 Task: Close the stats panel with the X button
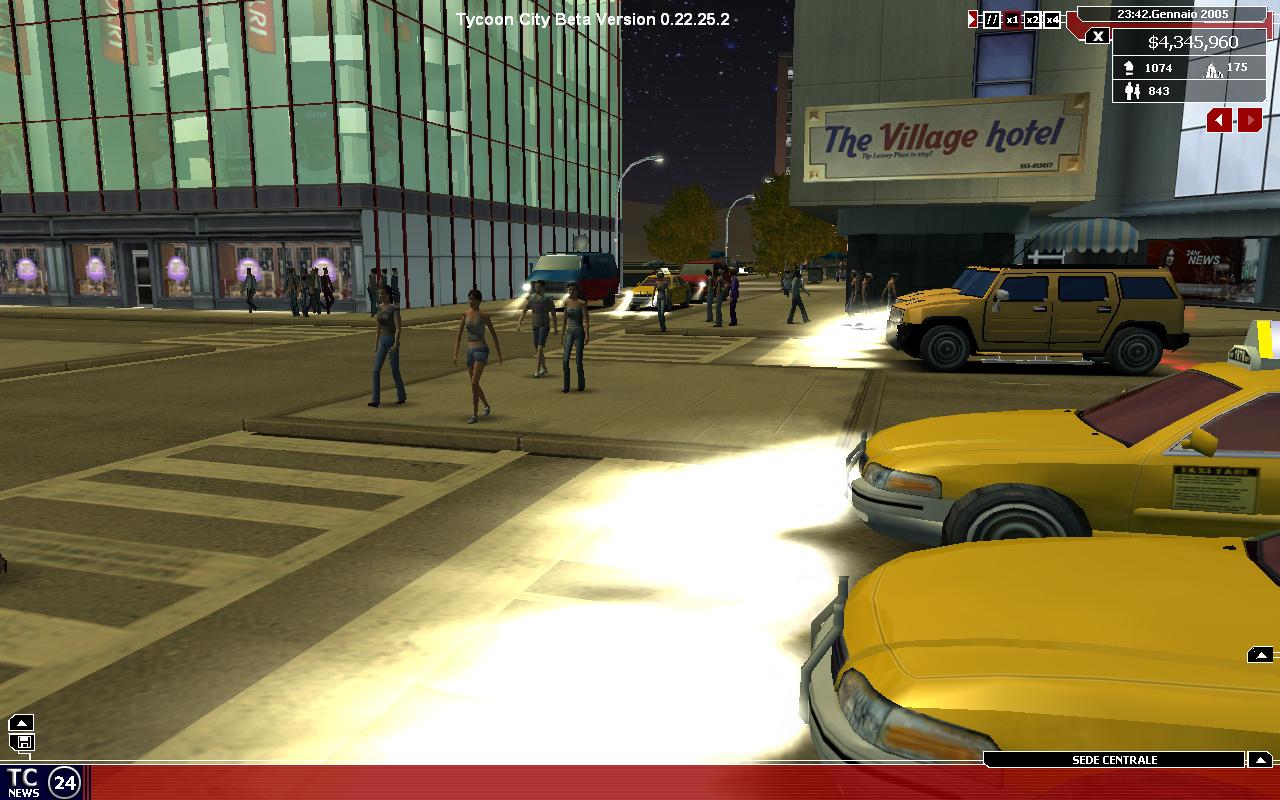point(1098,37)
